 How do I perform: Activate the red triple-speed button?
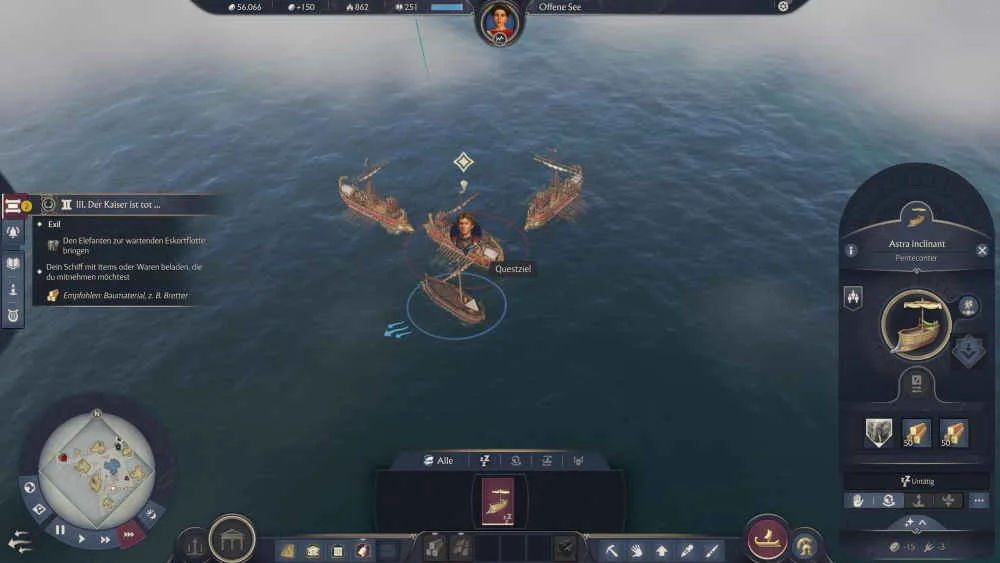click(128, 534)
